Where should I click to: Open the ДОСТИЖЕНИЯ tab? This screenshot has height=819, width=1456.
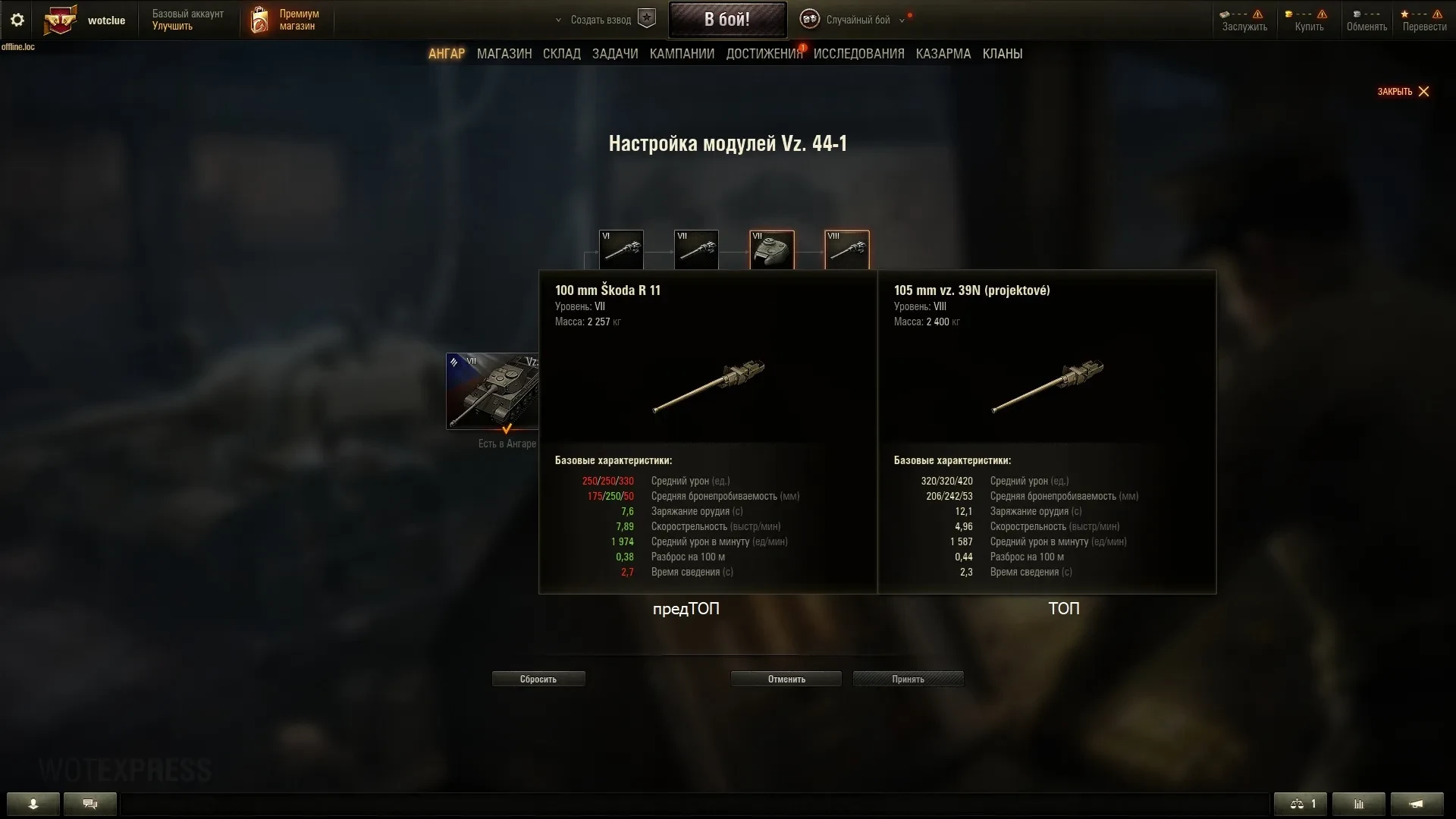(x=764, y=54)
